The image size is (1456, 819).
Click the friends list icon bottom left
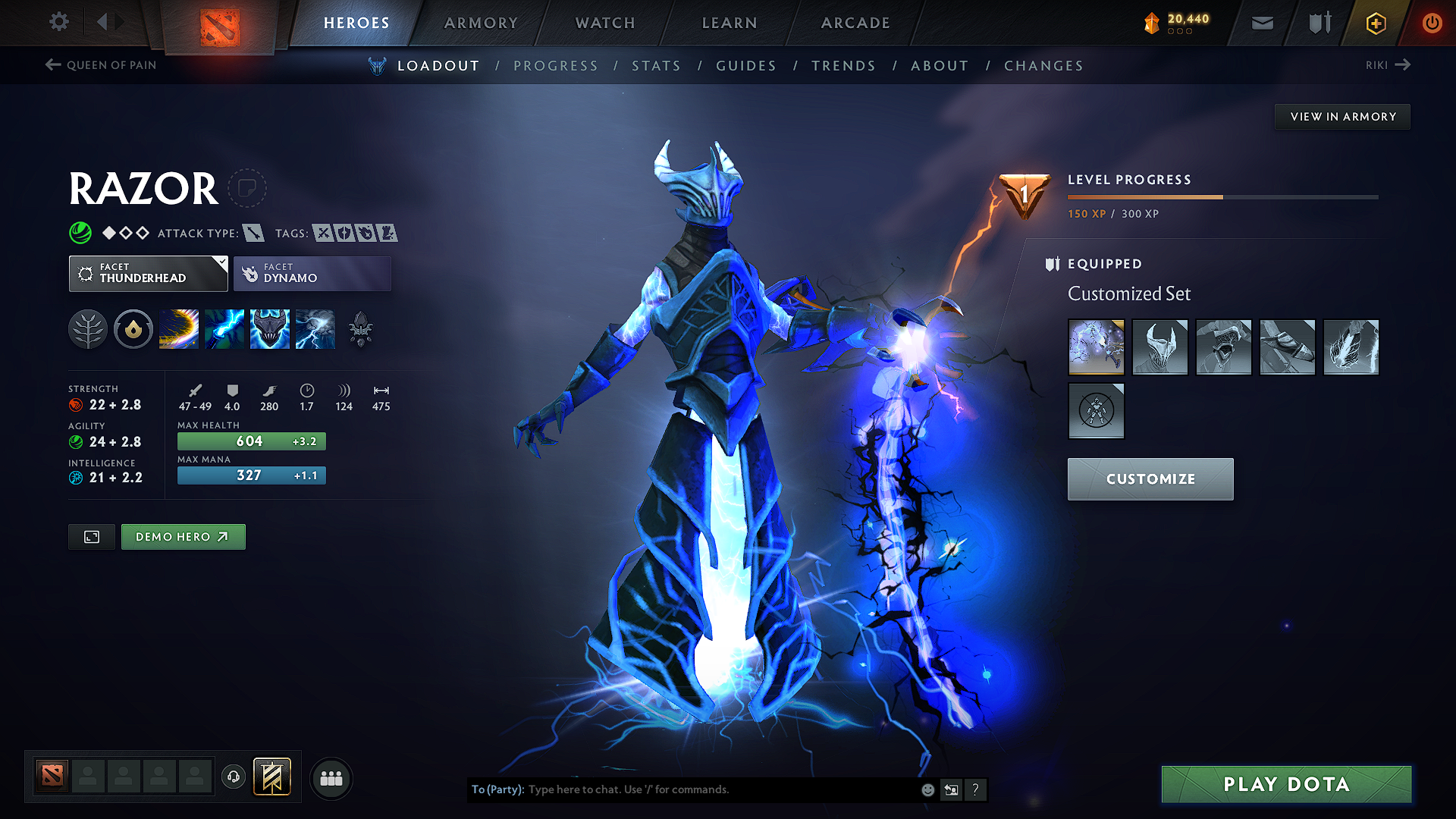tap(331, 777)
